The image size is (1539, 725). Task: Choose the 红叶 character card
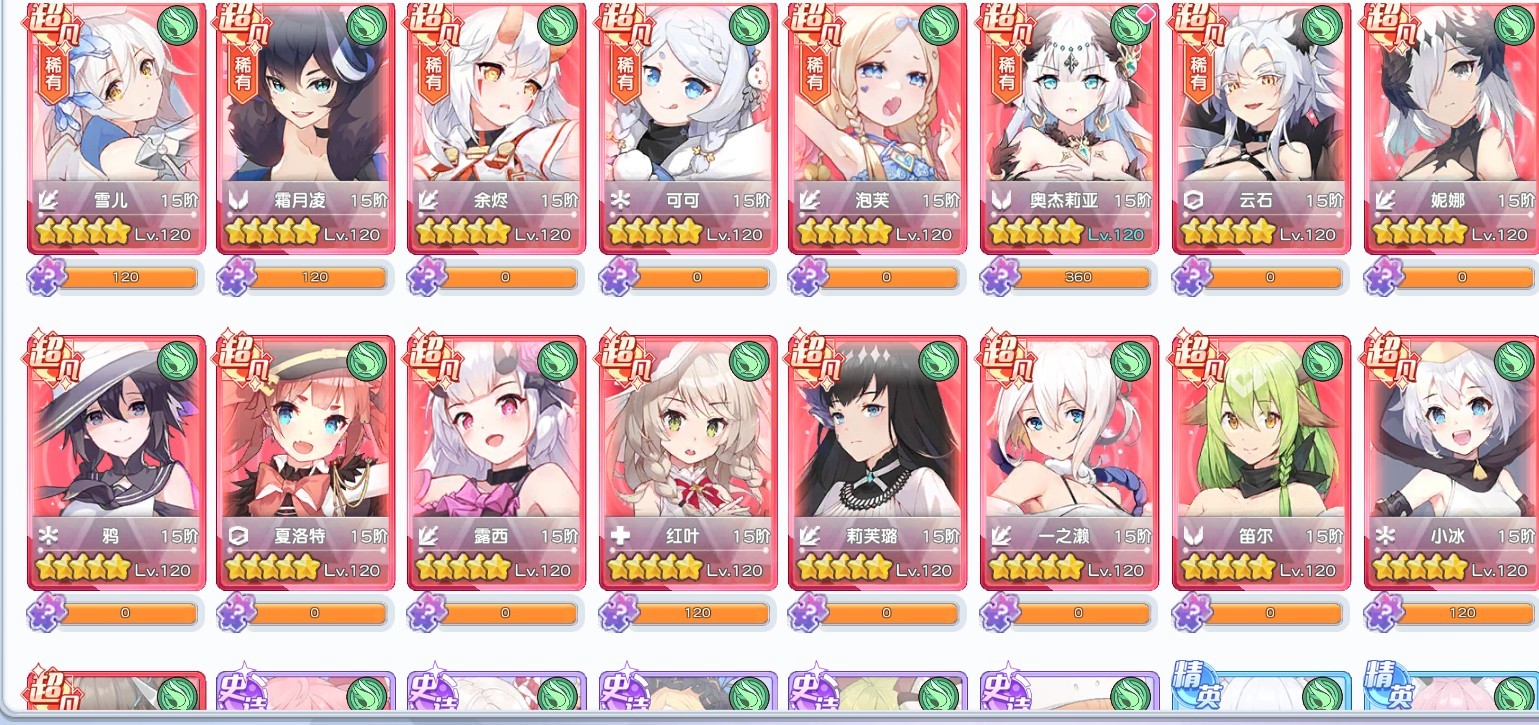[x=691, y=460]
